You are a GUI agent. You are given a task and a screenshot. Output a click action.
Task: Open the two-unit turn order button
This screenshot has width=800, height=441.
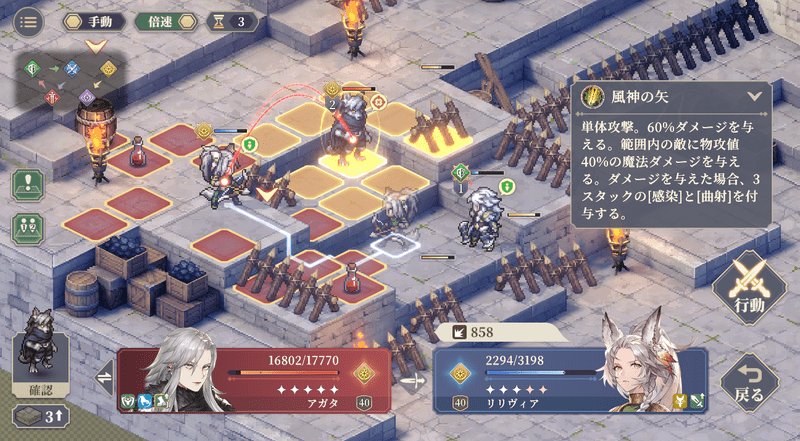[x=28, y=227]
